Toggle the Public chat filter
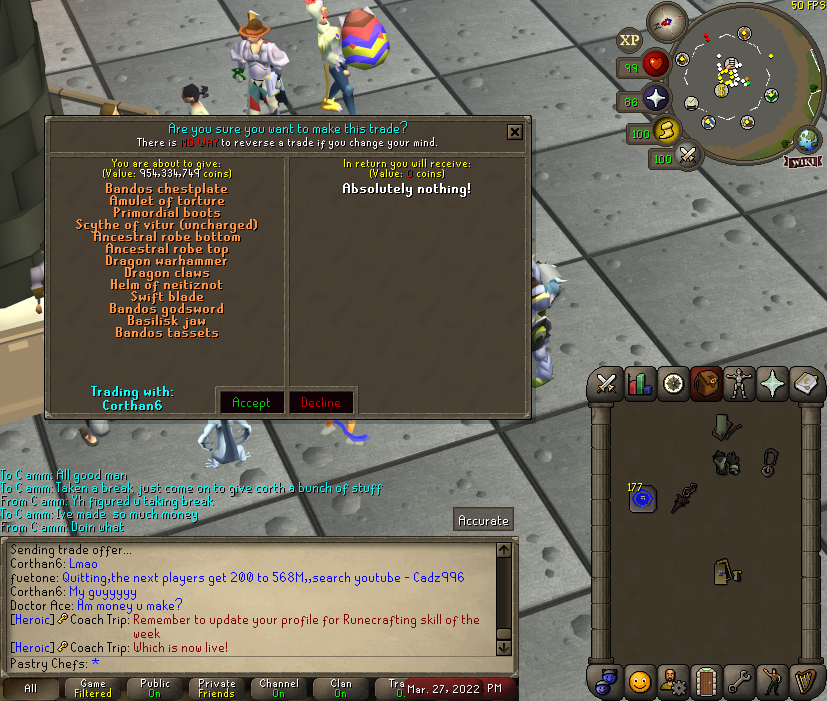This screenshot has width=827, height=701. [155, 688]
